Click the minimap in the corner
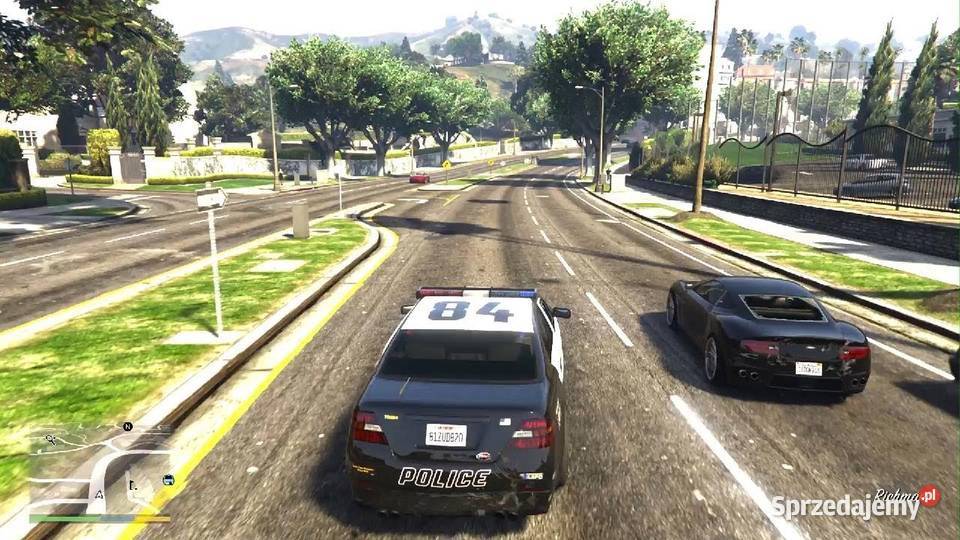 99,470
